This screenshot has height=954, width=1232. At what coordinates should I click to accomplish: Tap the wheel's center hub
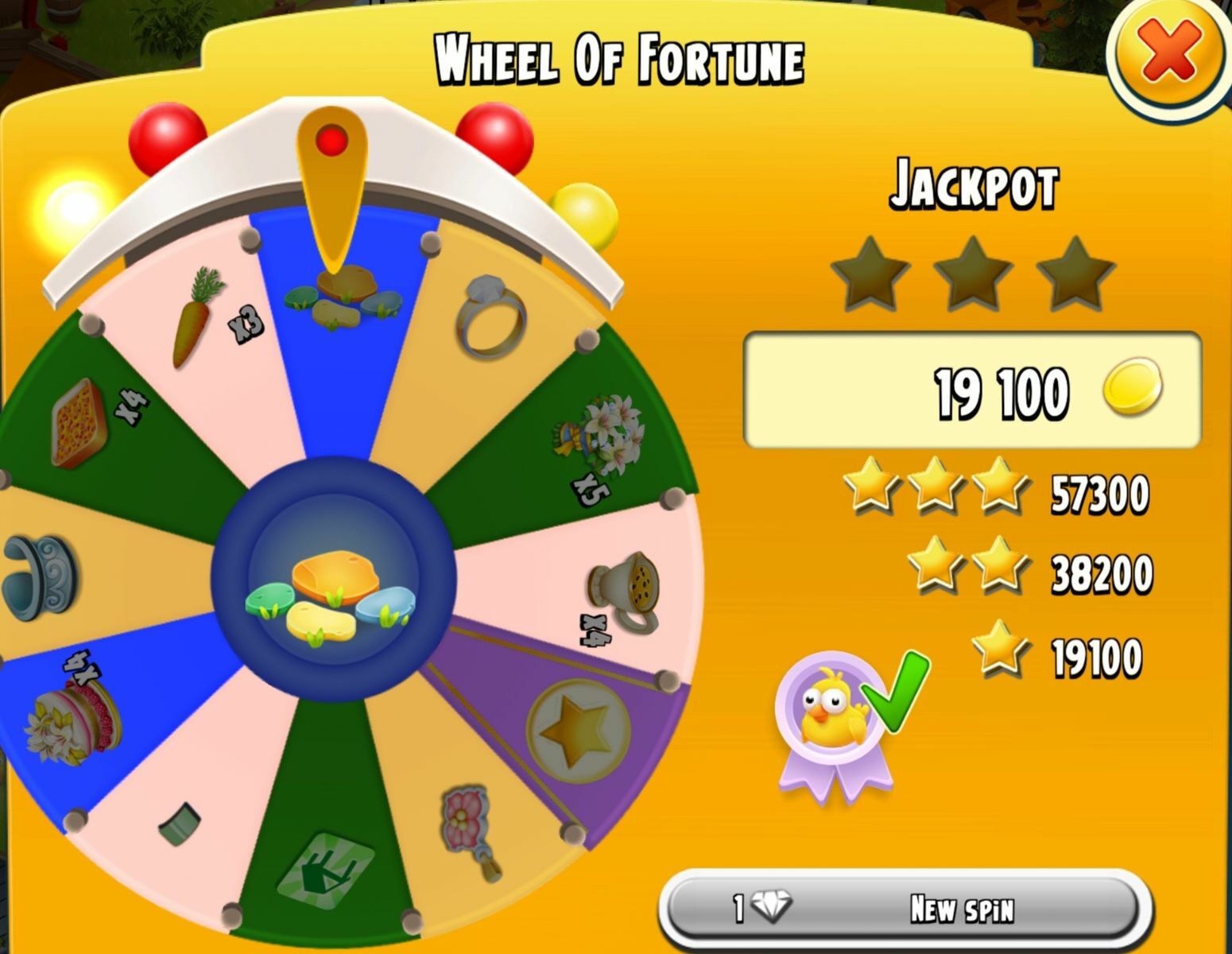333,580
